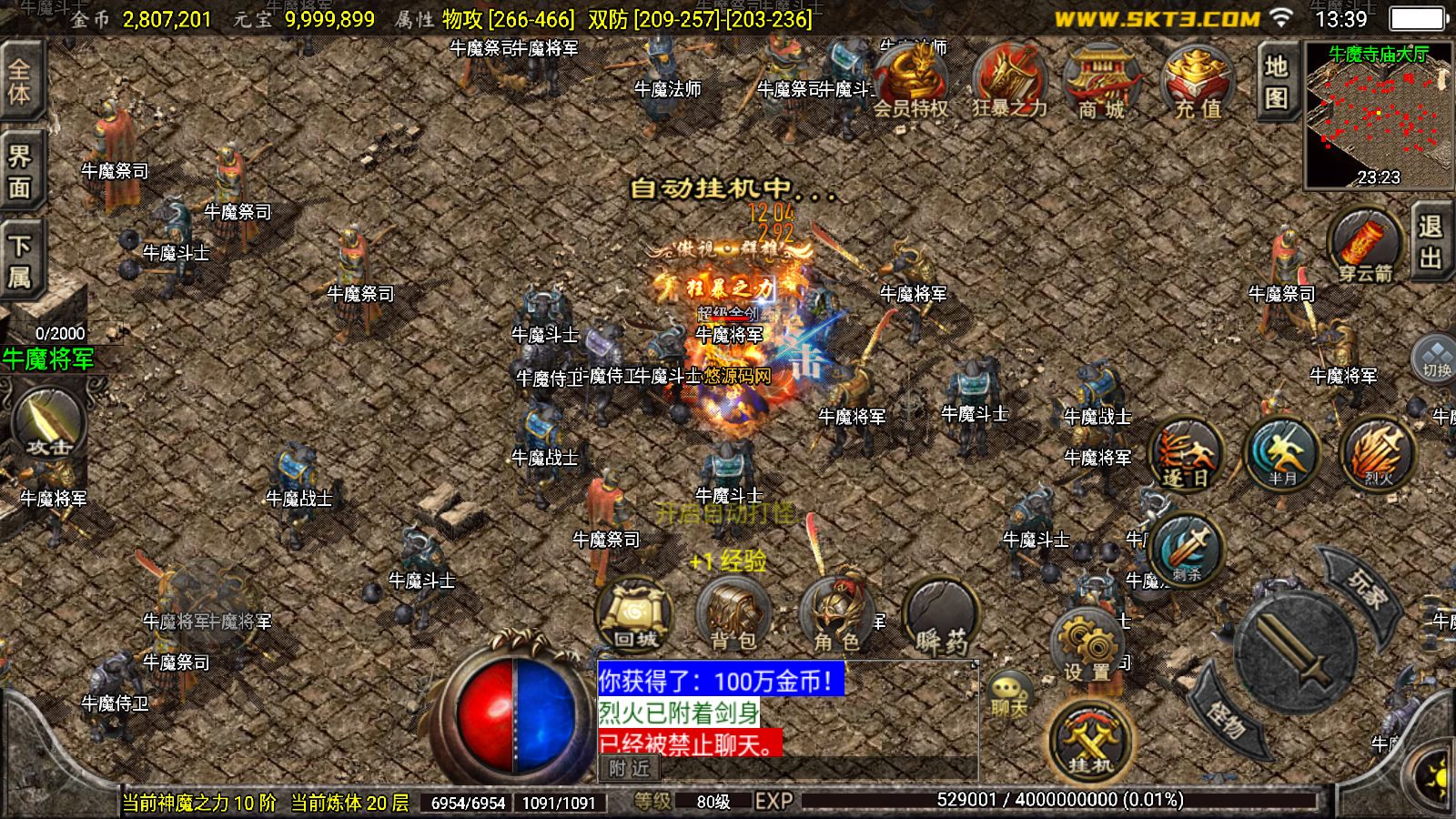Cast the 刺杀 skill
The height and width of the screenshot is (819, 1456).
click(x=1187, y=549)
